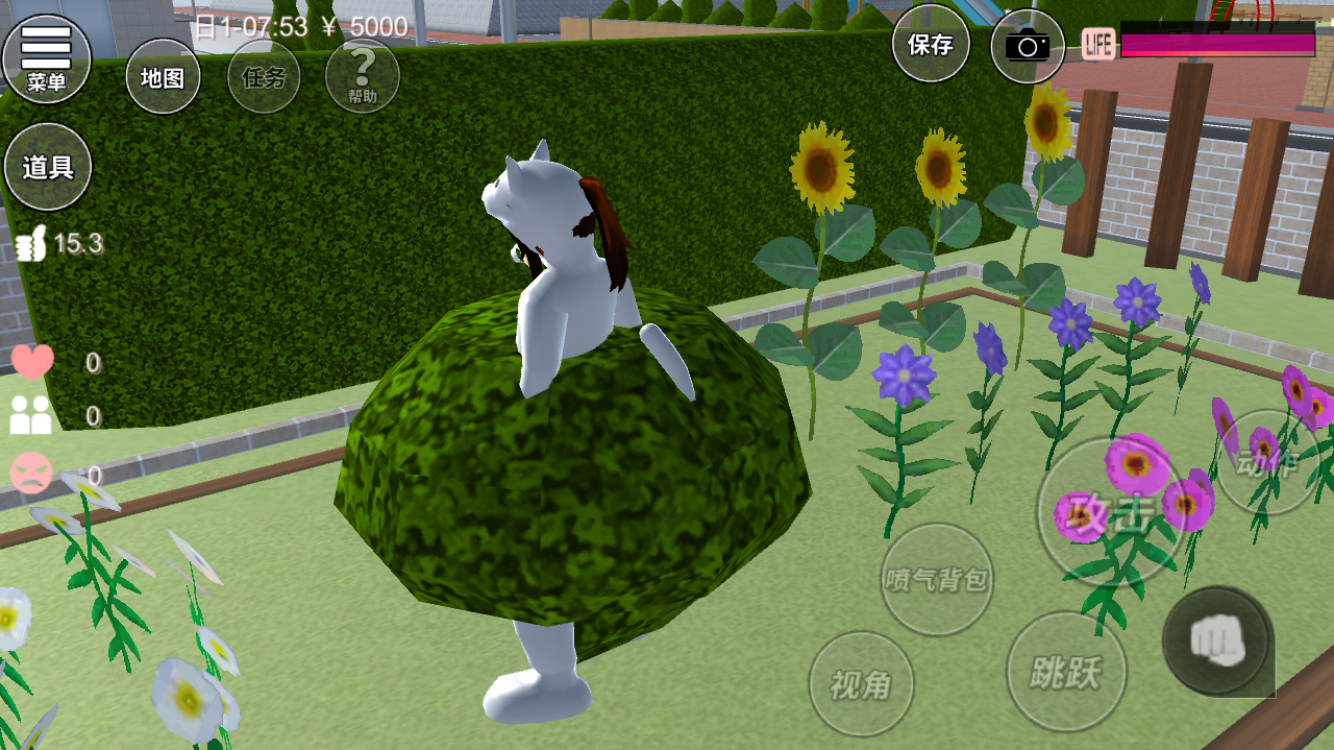Image resolution: width=1334 pixels, height=750 pixels.
Task: Switch camera with the 视角 button
Action: pyautogui.click(x=860, y=684)
